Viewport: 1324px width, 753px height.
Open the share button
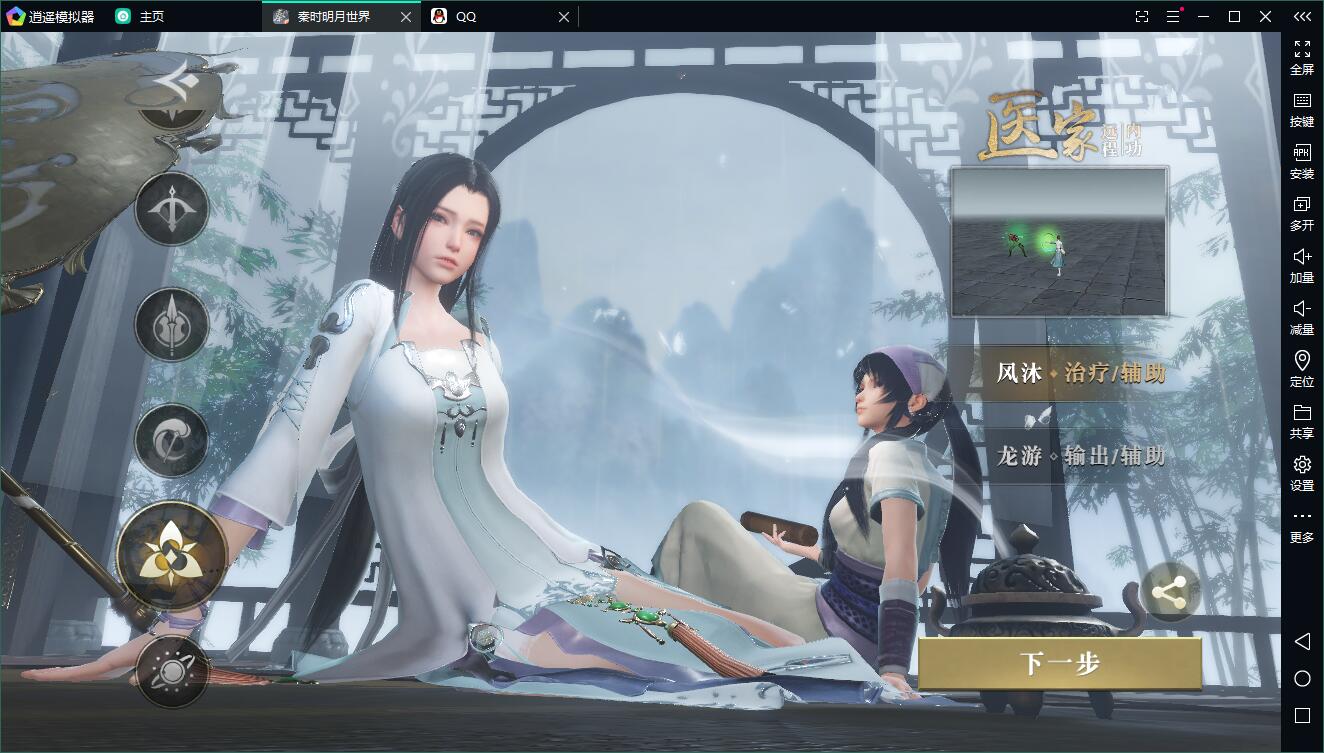pos(1169,592)
